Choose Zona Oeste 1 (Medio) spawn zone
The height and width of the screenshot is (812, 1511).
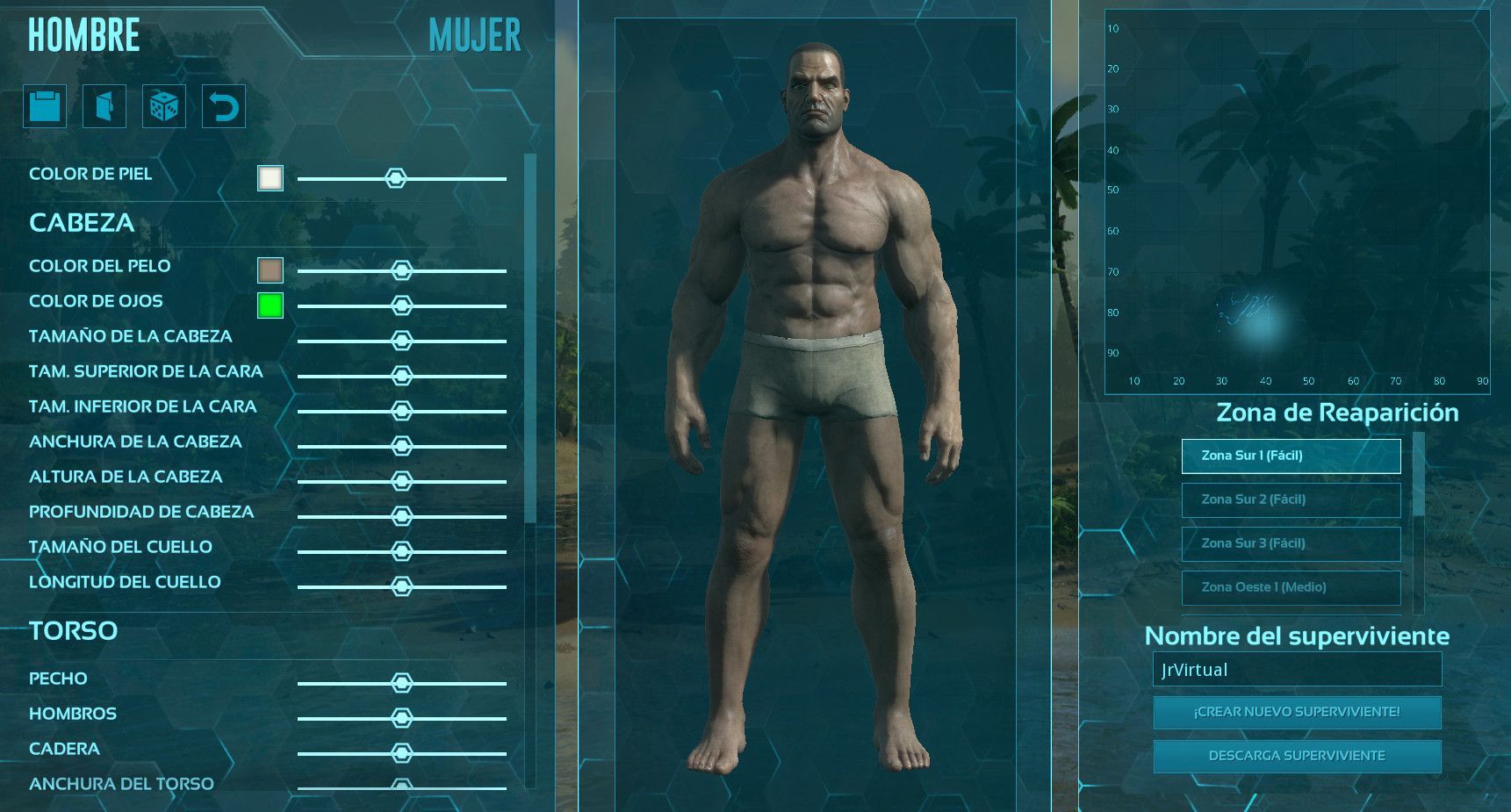pos(1291,588)
